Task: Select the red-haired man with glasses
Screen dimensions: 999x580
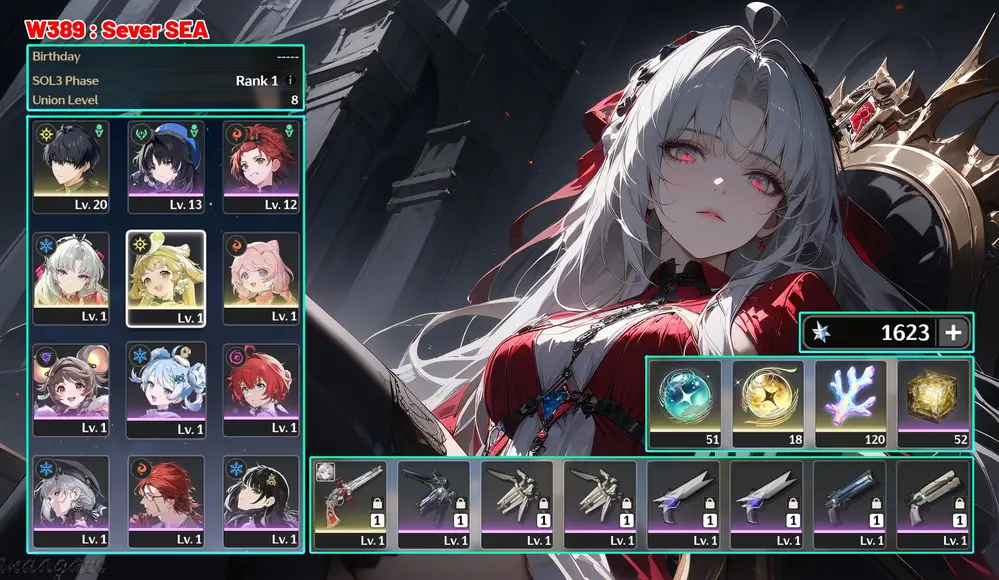Action: click(x=166, y=500)
